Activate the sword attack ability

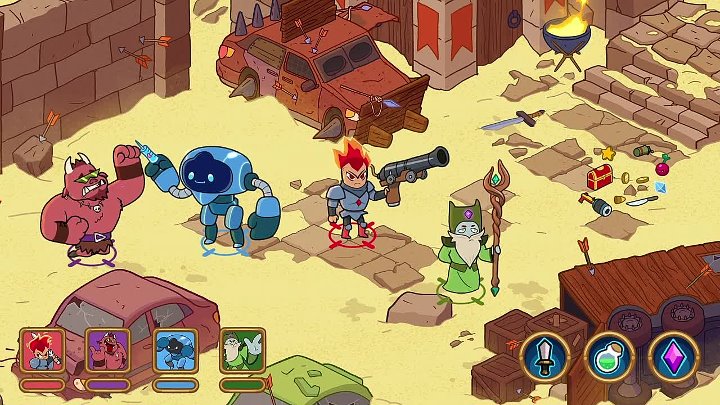545,357
